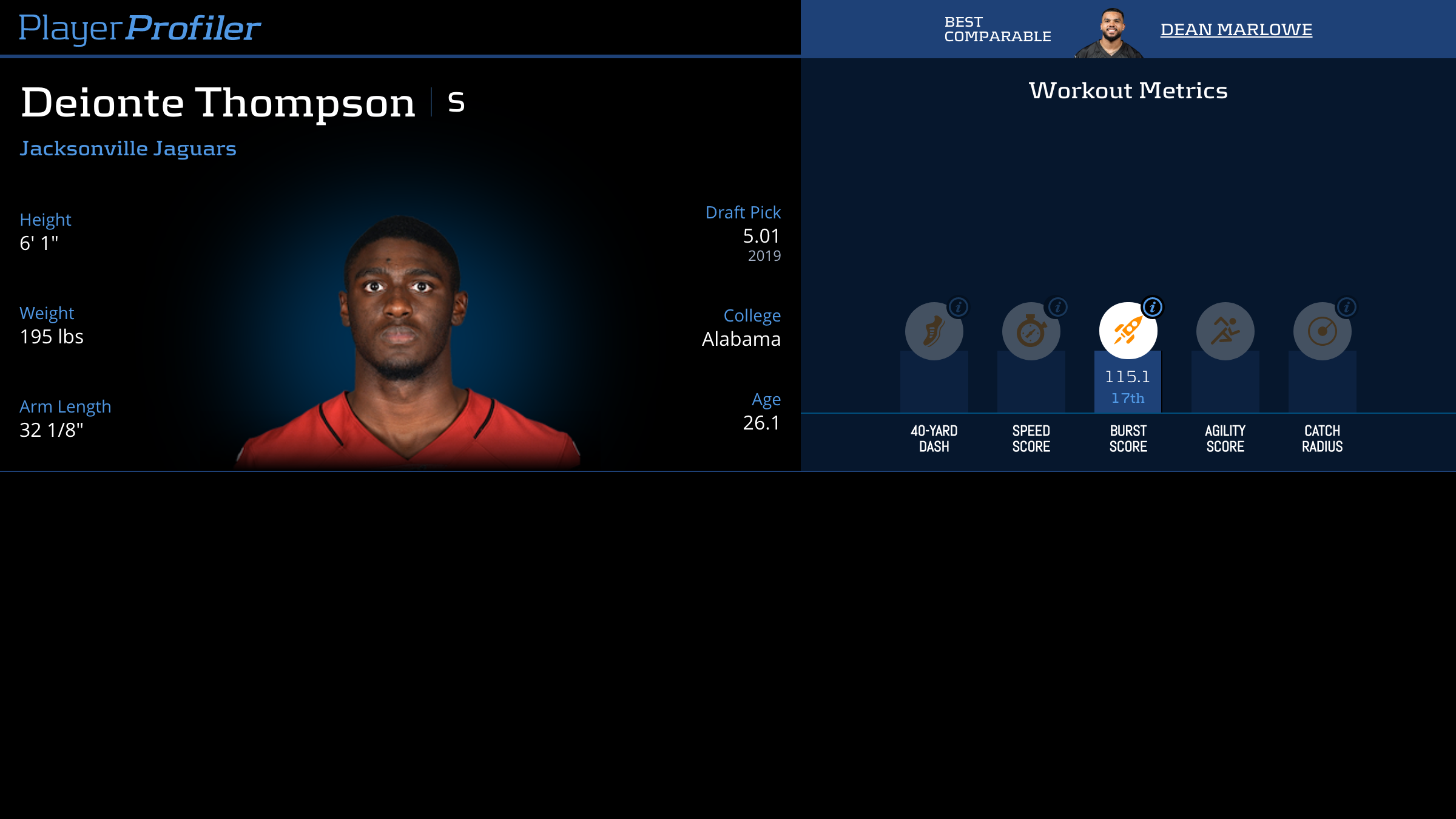1456x819 pixels.
Task: Select the 40-Yard Dash shoe icon
Action: (934, 331)
